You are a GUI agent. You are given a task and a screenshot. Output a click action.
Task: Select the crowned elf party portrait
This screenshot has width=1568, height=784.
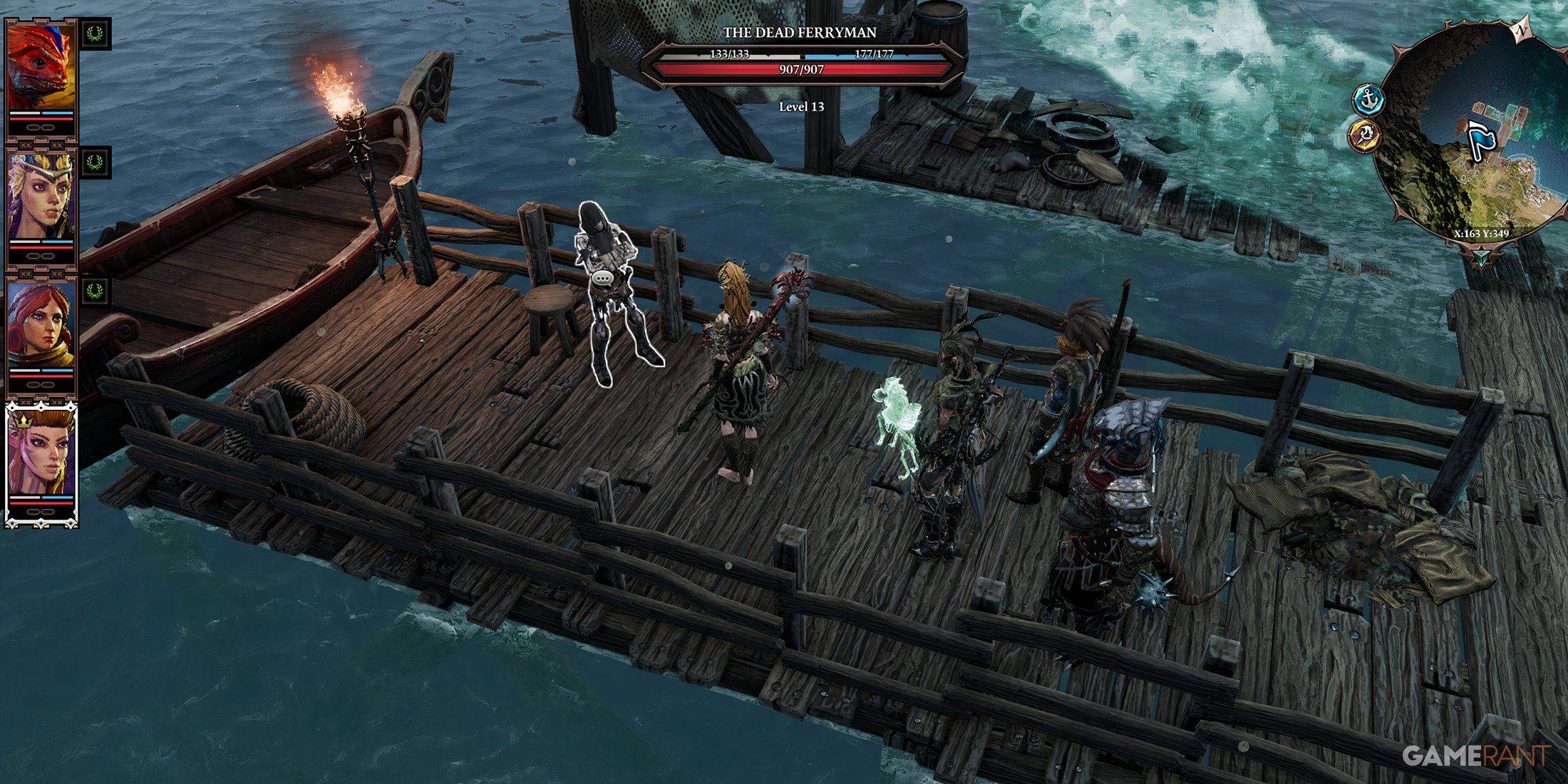click(41, 453)
